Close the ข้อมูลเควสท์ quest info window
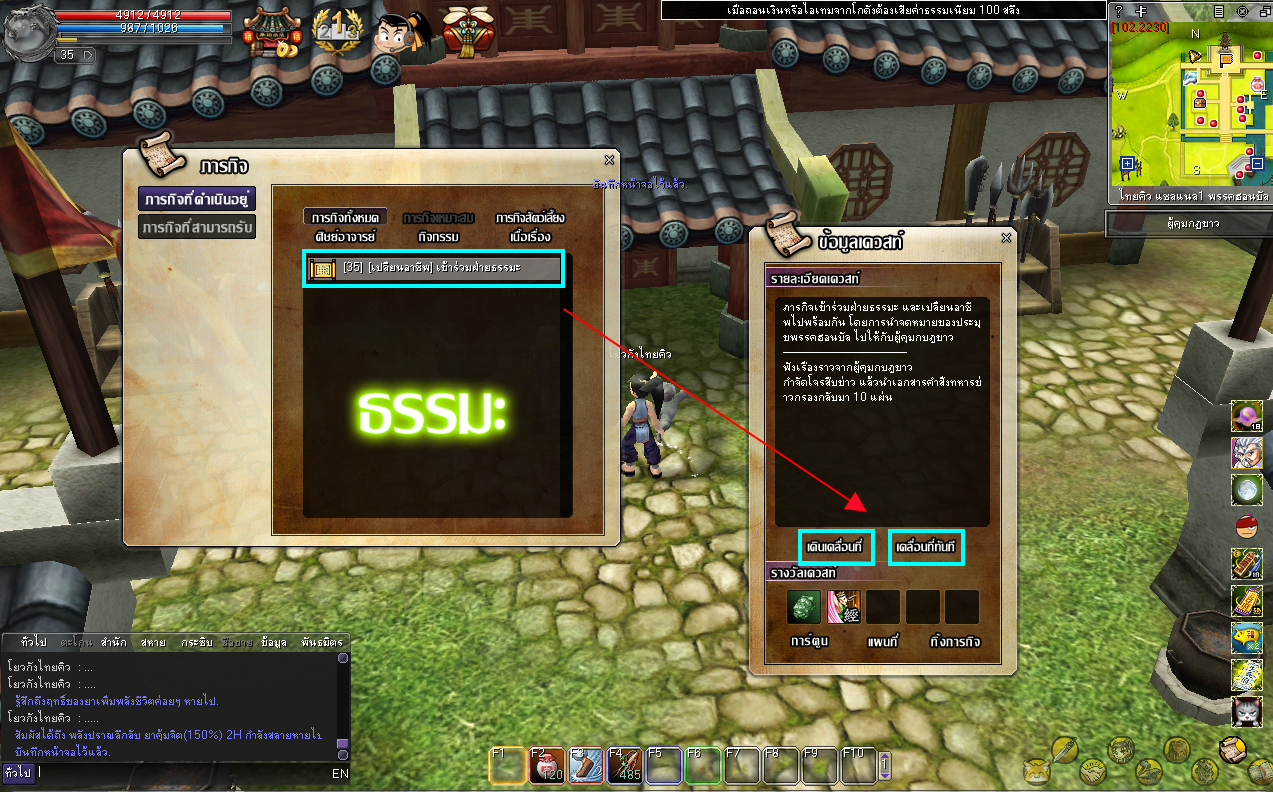1273x792 pixels. [x=1006, y=238]
